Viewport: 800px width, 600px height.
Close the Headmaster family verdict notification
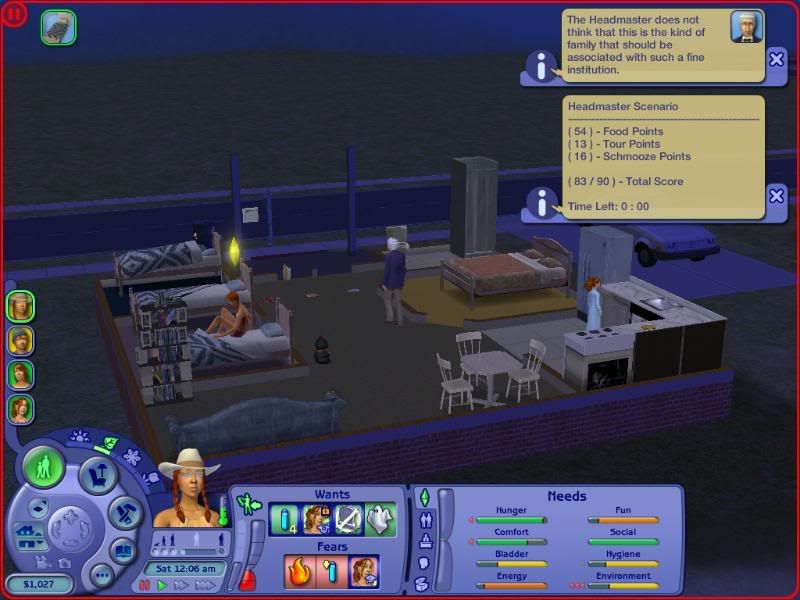click(776, 59)
